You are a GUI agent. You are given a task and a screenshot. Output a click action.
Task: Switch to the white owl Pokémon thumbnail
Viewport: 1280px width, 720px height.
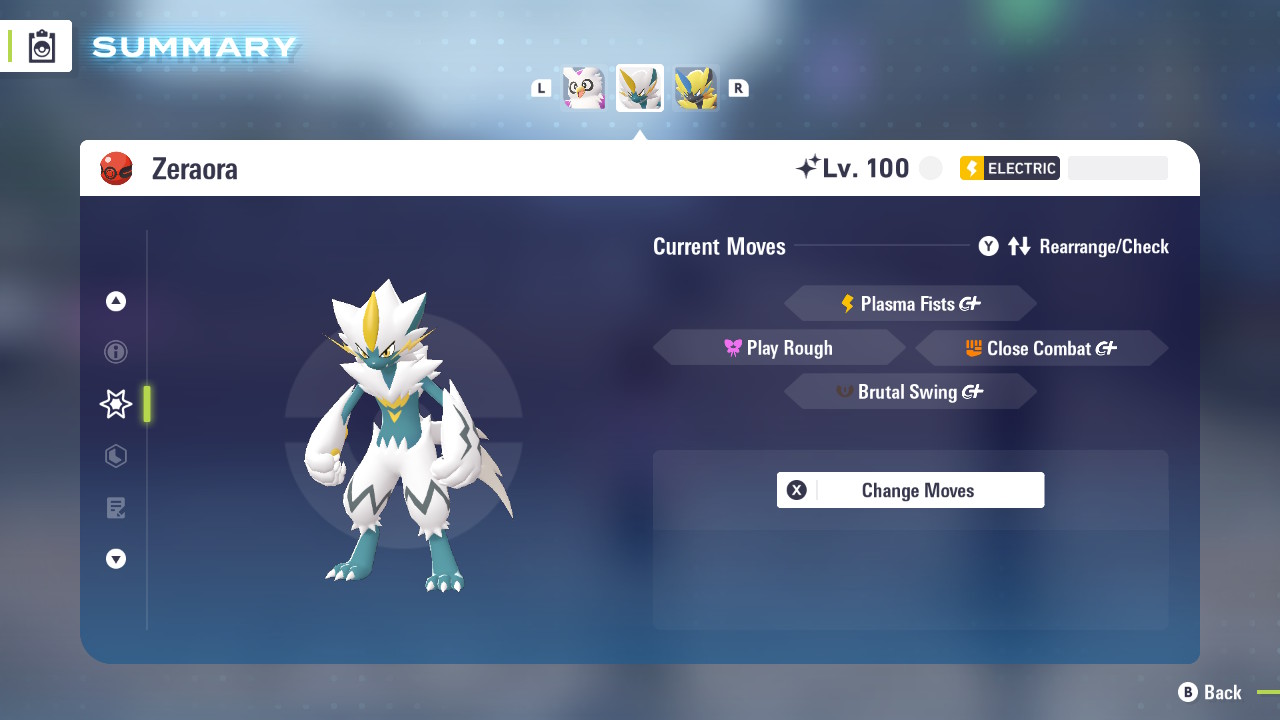[584, 88]
